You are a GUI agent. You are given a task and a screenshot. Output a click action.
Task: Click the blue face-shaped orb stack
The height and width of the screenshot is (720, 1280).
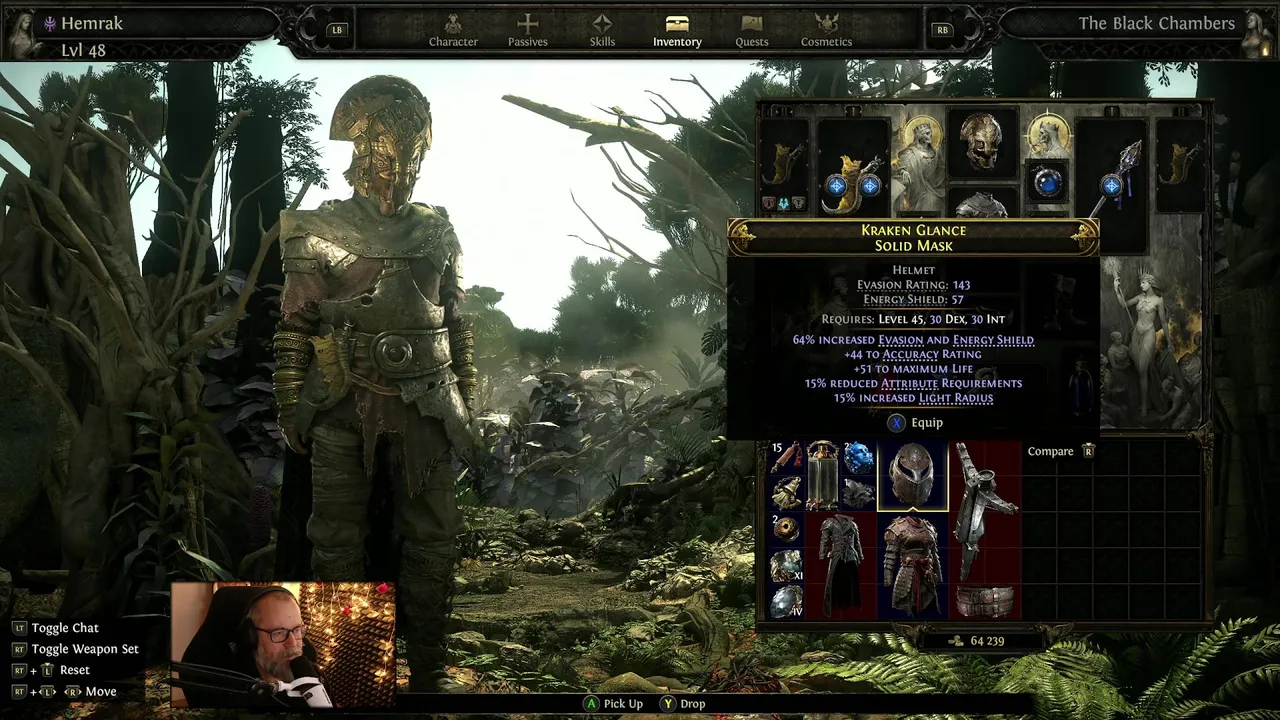pyautogui.click(x=858, y=457)
